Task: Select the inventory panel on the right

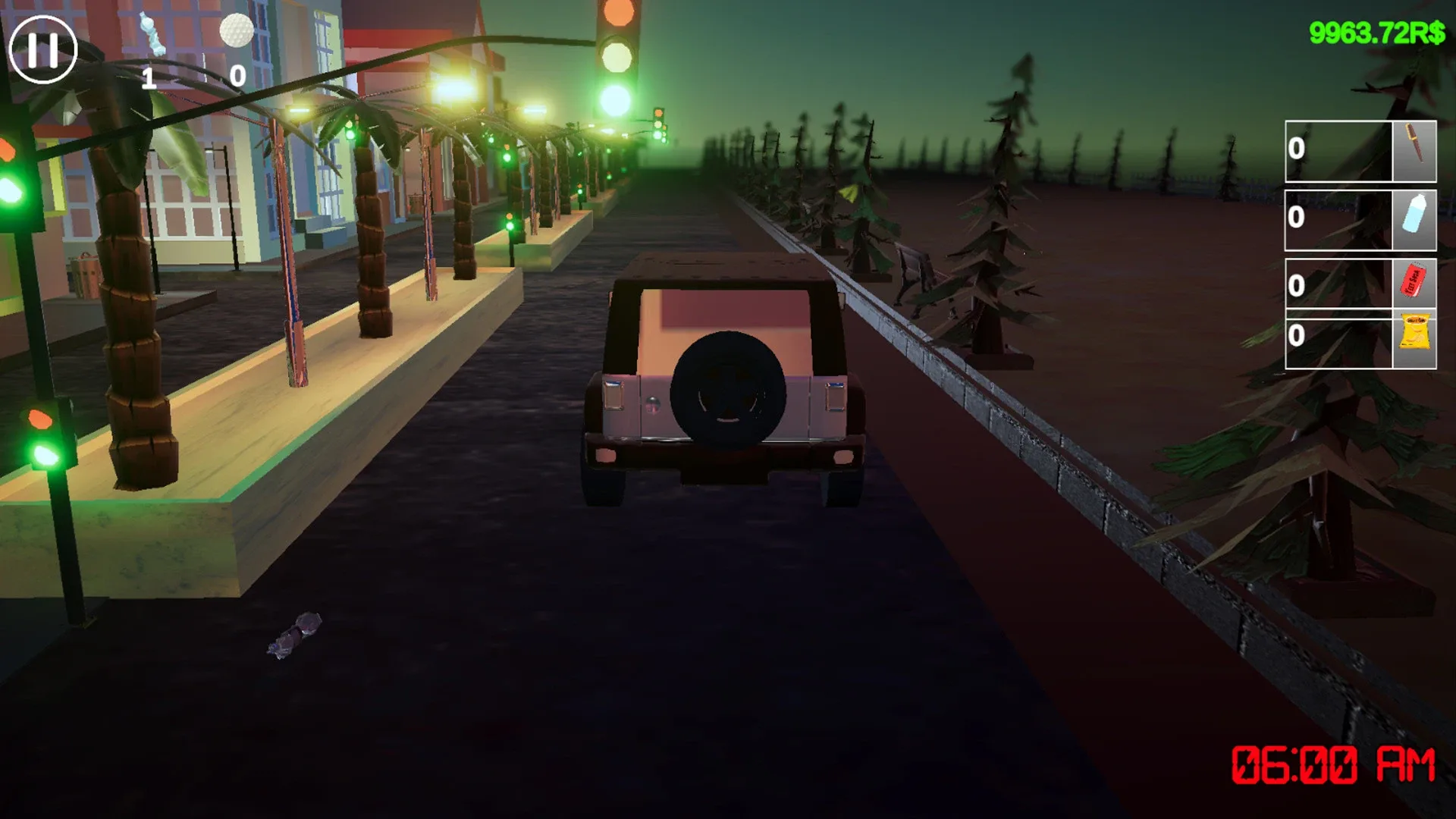Action: (1361, 243)
